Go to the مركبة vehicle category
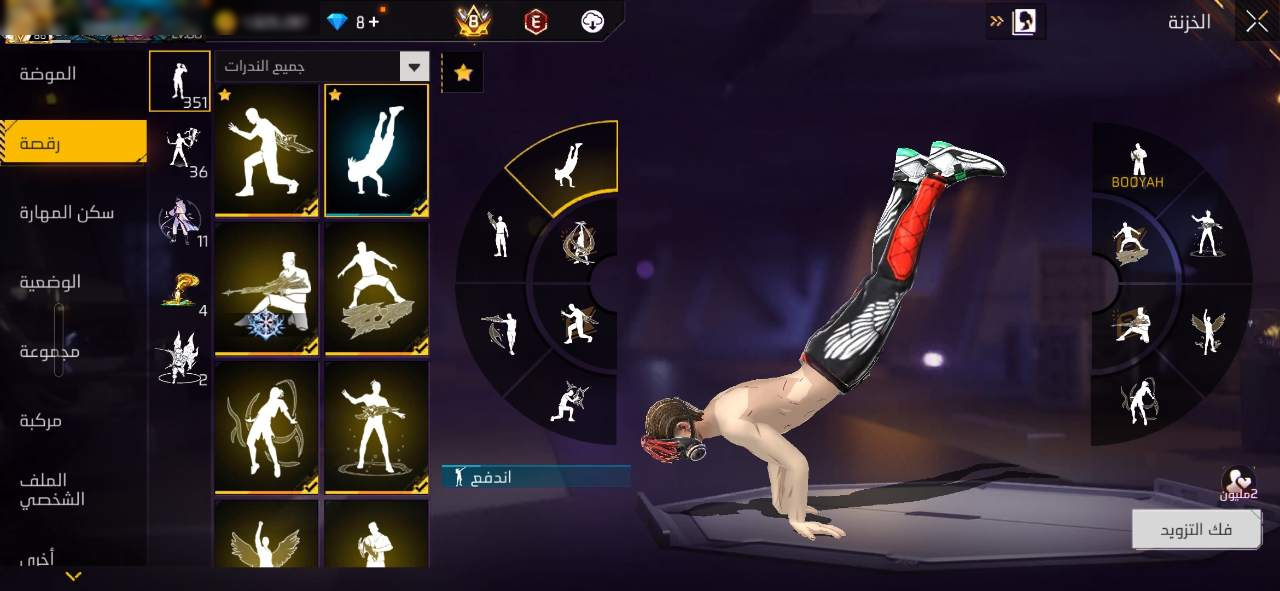This screenshot has height=591, width=1280. (x=41, y=421)
